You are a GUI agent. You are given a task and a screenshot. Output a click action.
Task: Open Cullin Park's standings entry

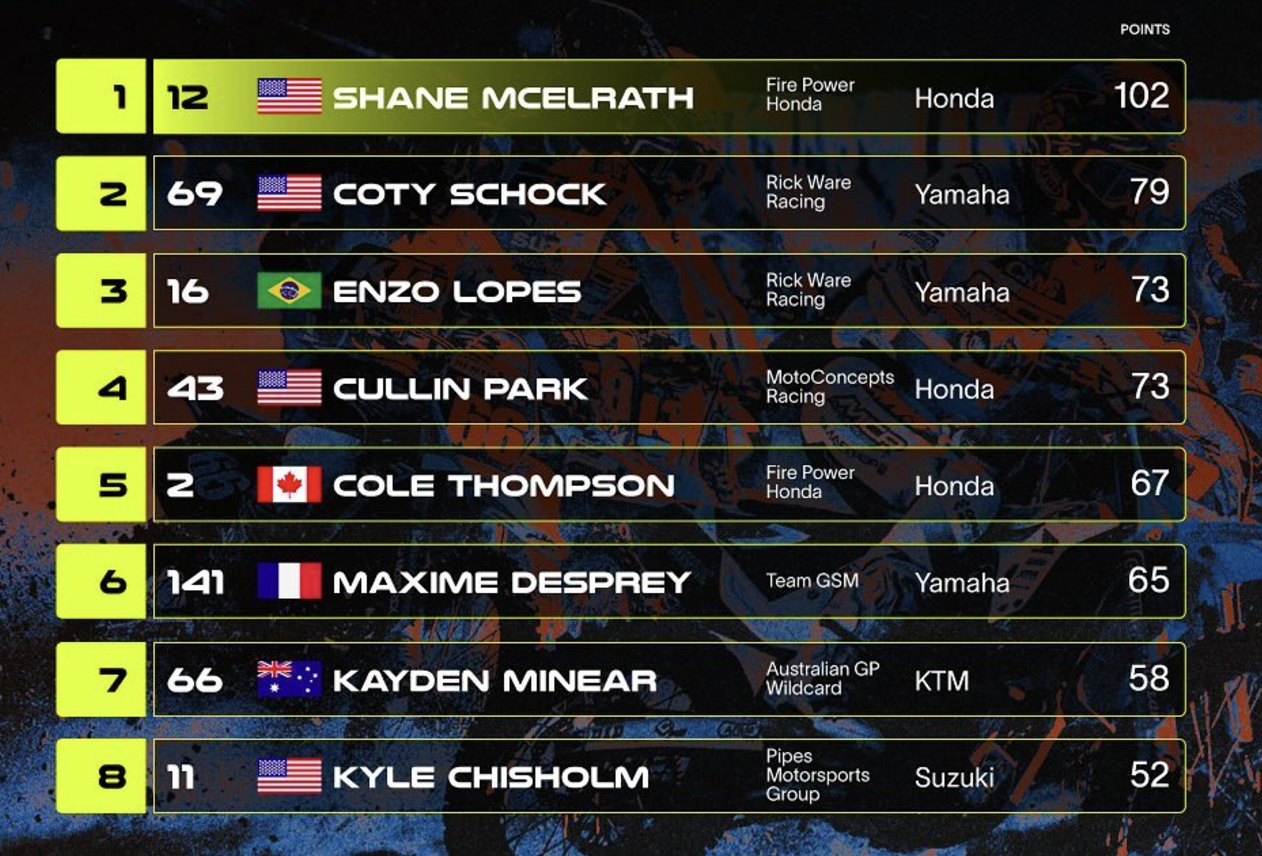460,388
